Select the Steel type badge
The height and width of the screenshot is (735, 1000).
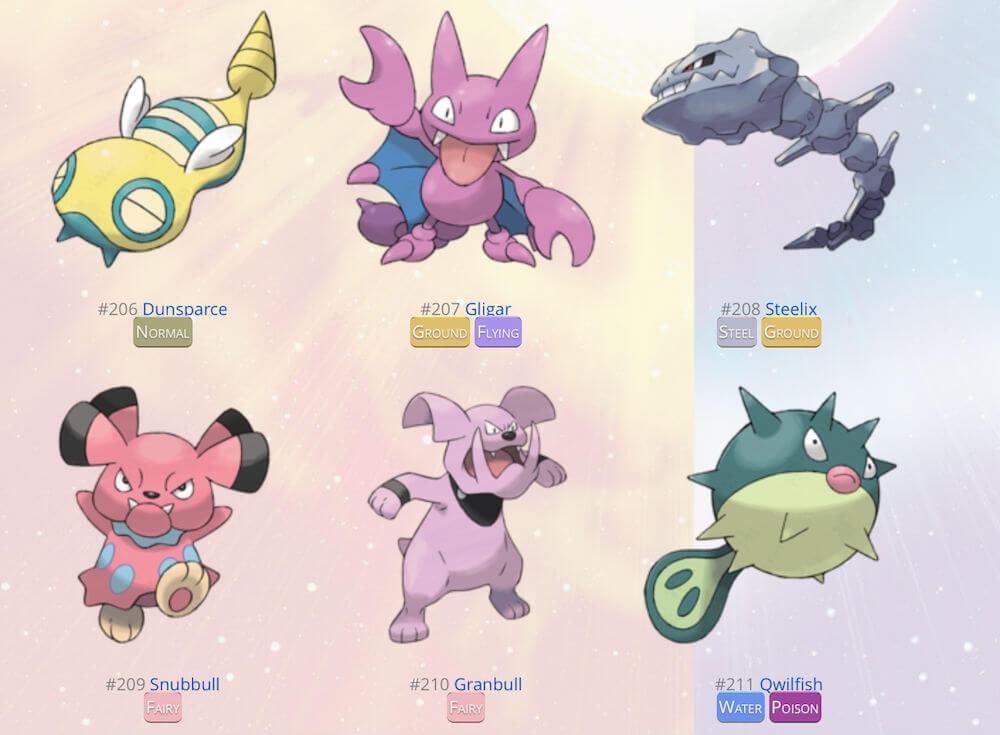(x=737, y=332)
